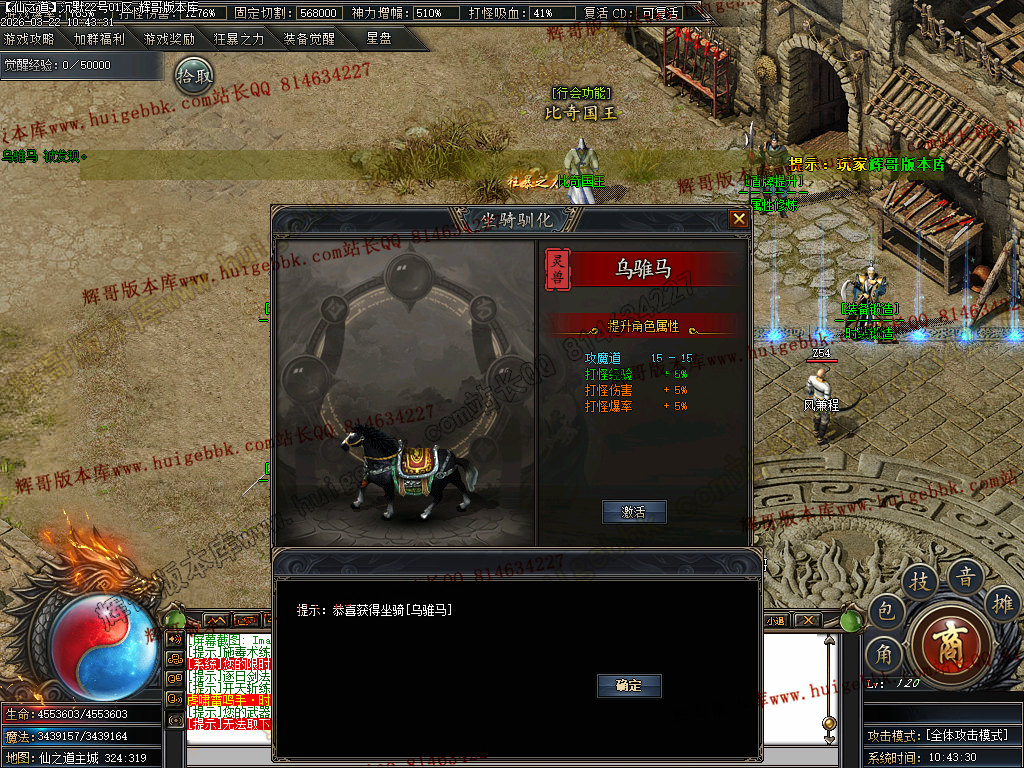
Task: Toggle sound with the 音 button
Action: coord(966,577)
